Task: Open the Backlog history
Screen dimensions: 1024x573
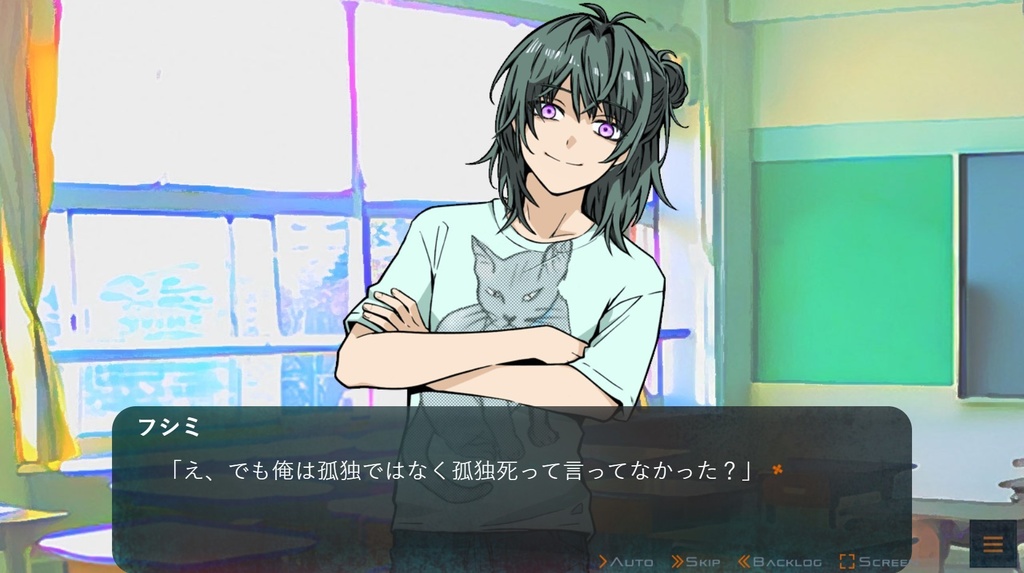Action: pyautogui.click(x=779, y=562)
